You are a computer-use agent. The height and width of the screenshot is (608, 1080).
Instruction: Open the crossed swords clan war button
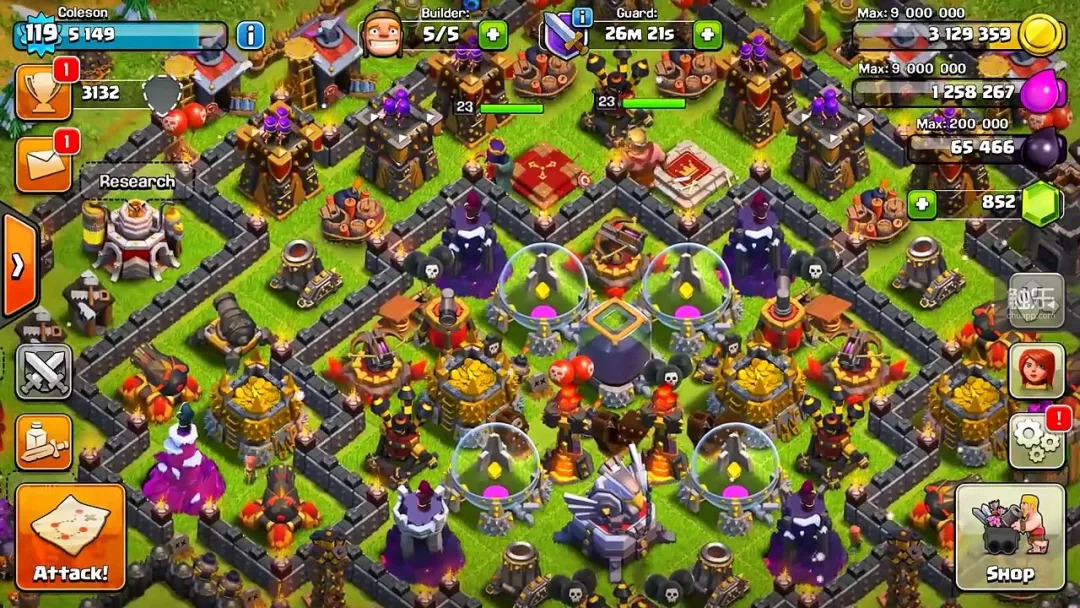pos(43,371)
